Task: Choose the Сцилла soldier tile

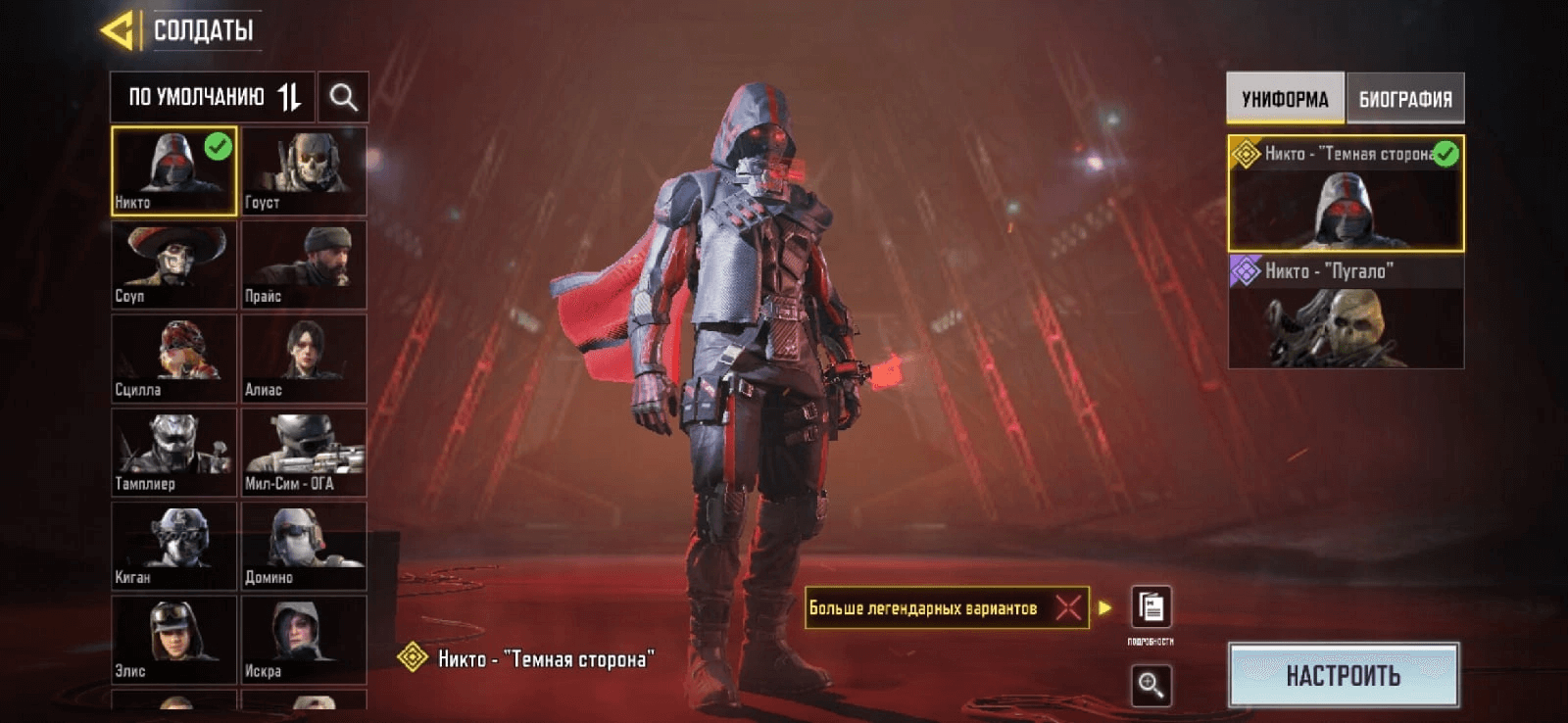Action: (173, 359)
